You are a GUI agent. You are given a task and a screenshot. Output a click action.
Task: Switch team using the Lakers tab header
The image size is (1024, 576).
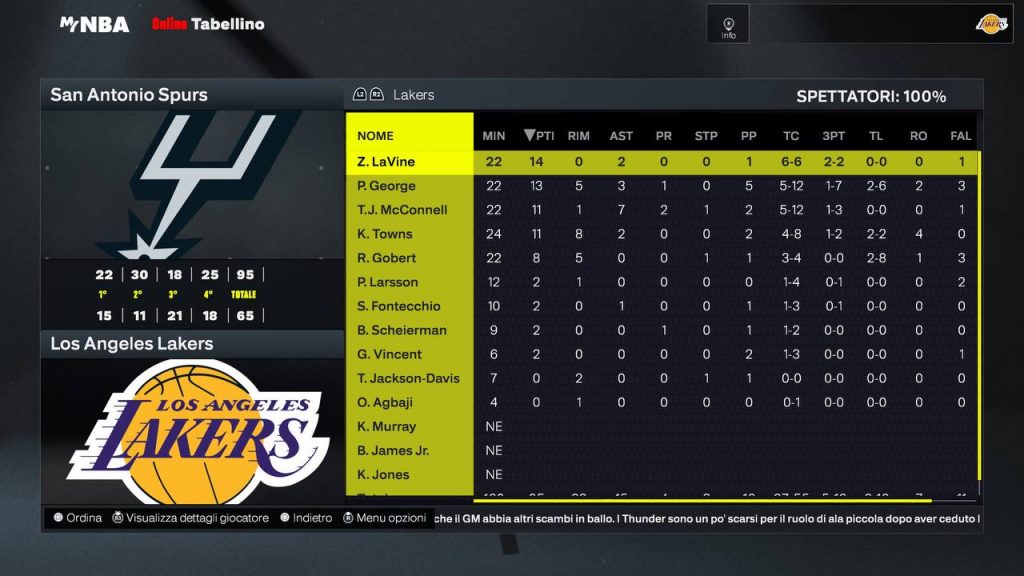tap(413, 95)
